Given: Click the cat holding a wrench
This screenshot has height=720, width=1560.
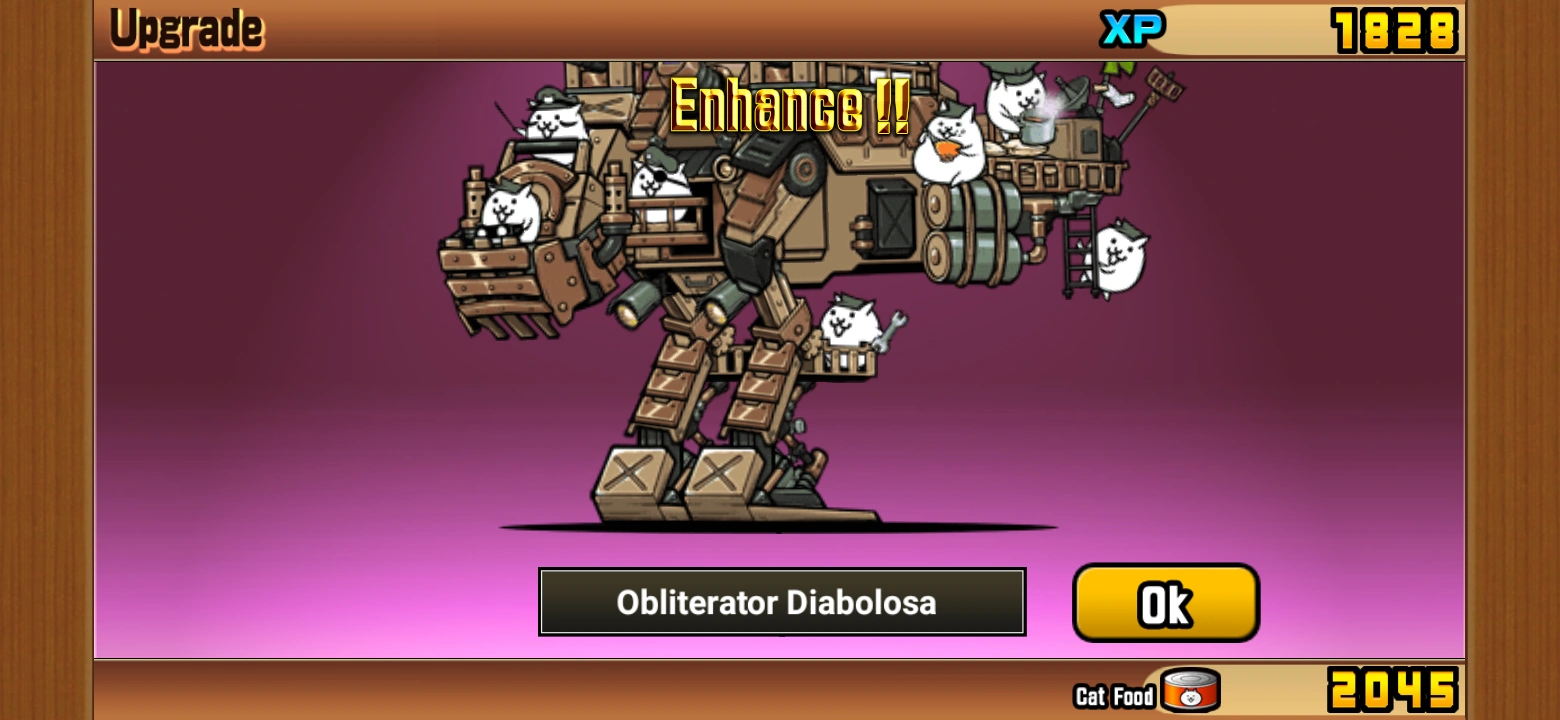Looking at the screenshot, I should tap(850, 320).
